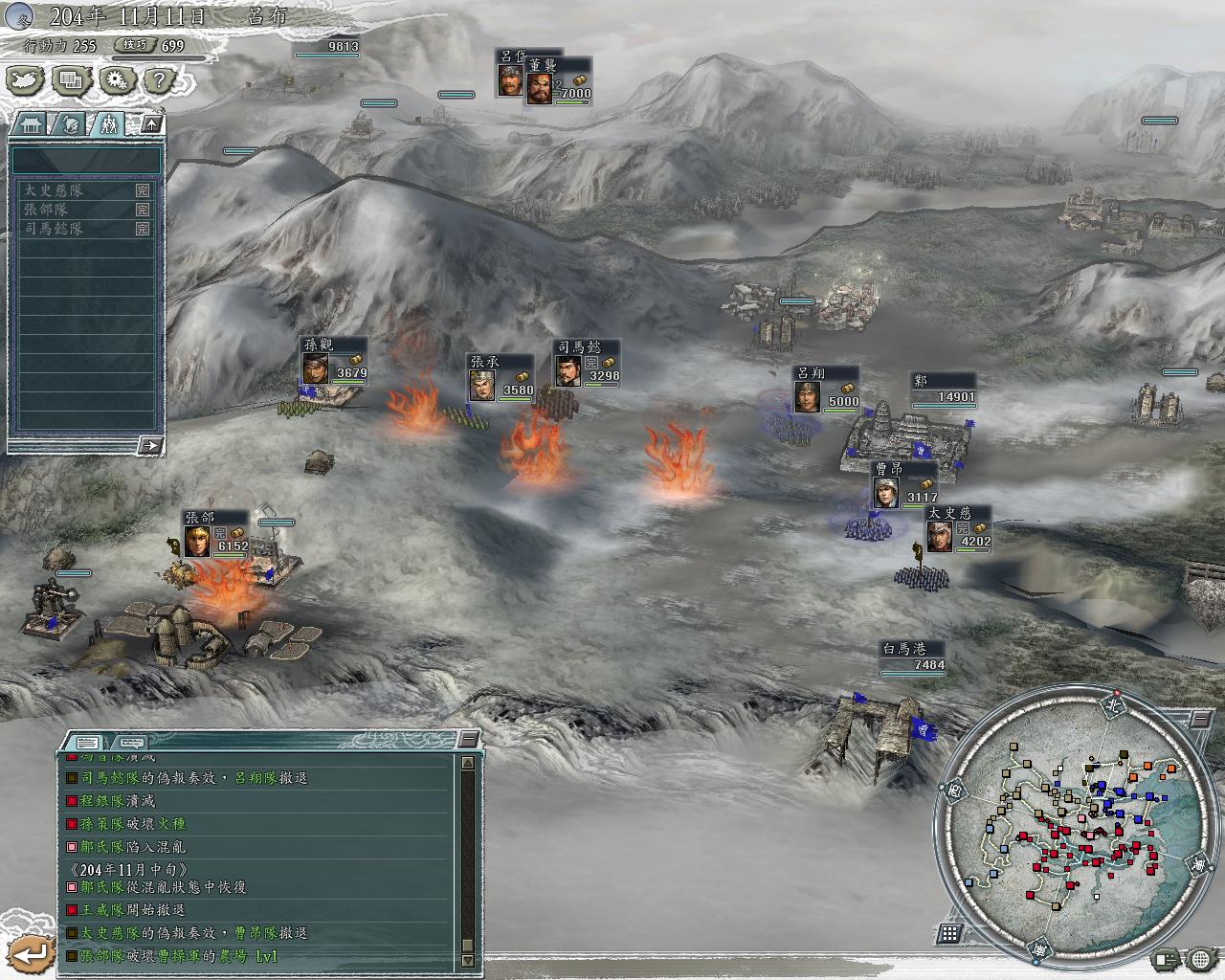Screen dimensions: 1225x980
Task: Switch to the speech bubble message tab
Action: pyautogui.click(x=132, y=742)
